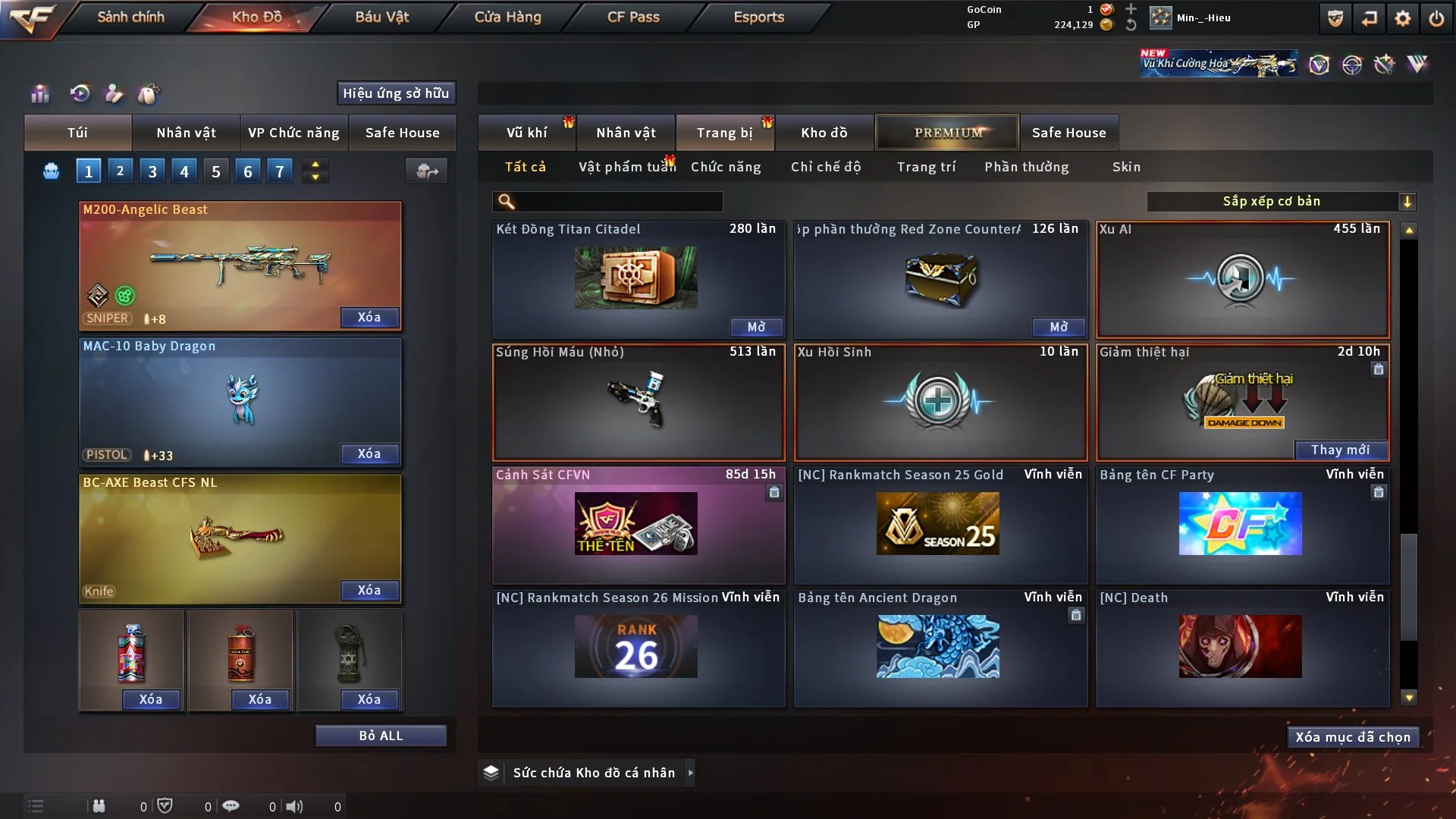The height and width of the screenshot is (819, 1456).
Task: Click the power exit icon
Action: click(1436, 18)
